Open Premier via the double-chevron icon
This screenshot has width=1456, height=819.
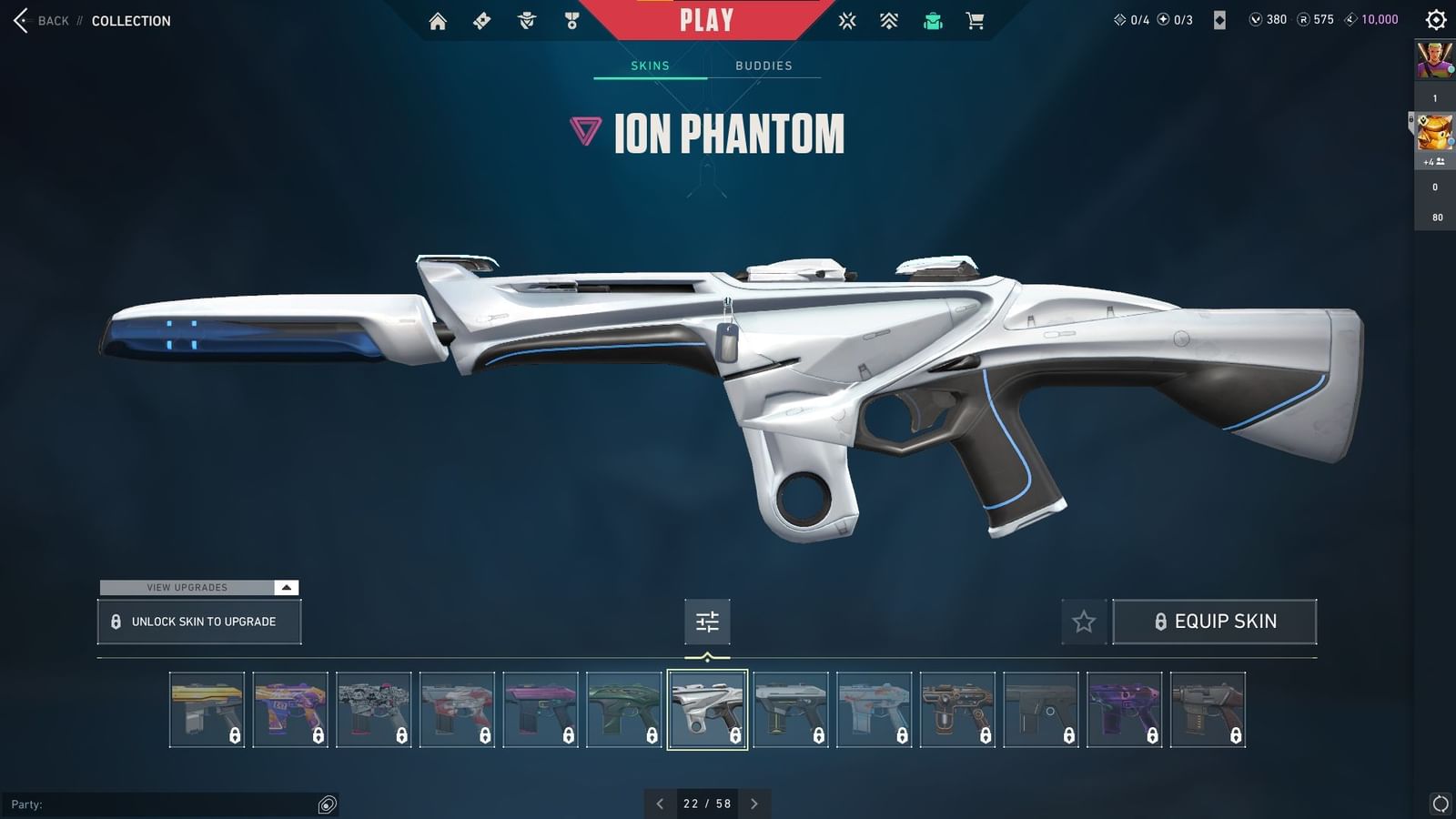click(x=887, y=19)
